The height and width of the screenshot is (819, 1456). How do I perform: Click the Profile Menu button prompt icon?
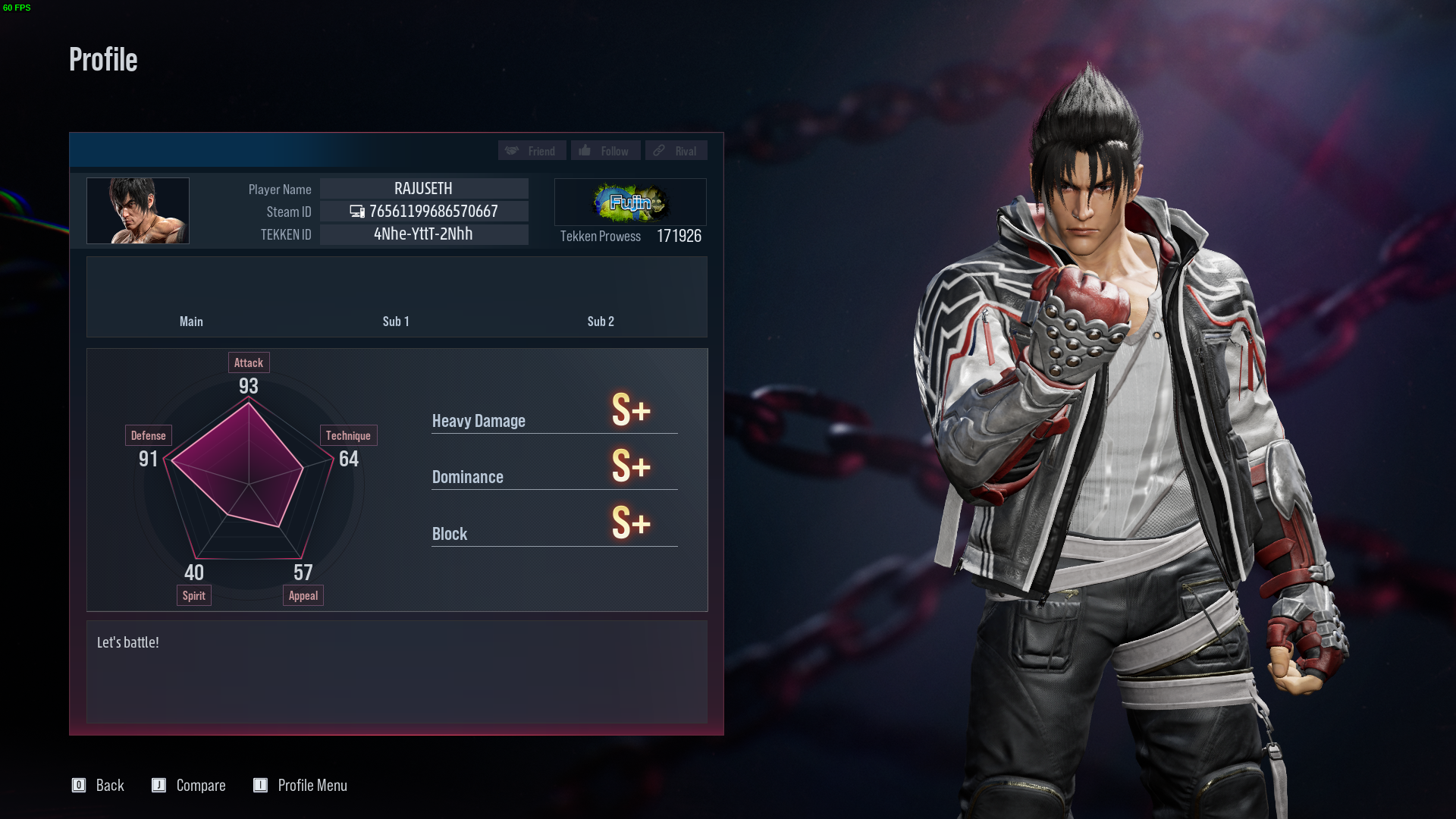click(261, 785)
